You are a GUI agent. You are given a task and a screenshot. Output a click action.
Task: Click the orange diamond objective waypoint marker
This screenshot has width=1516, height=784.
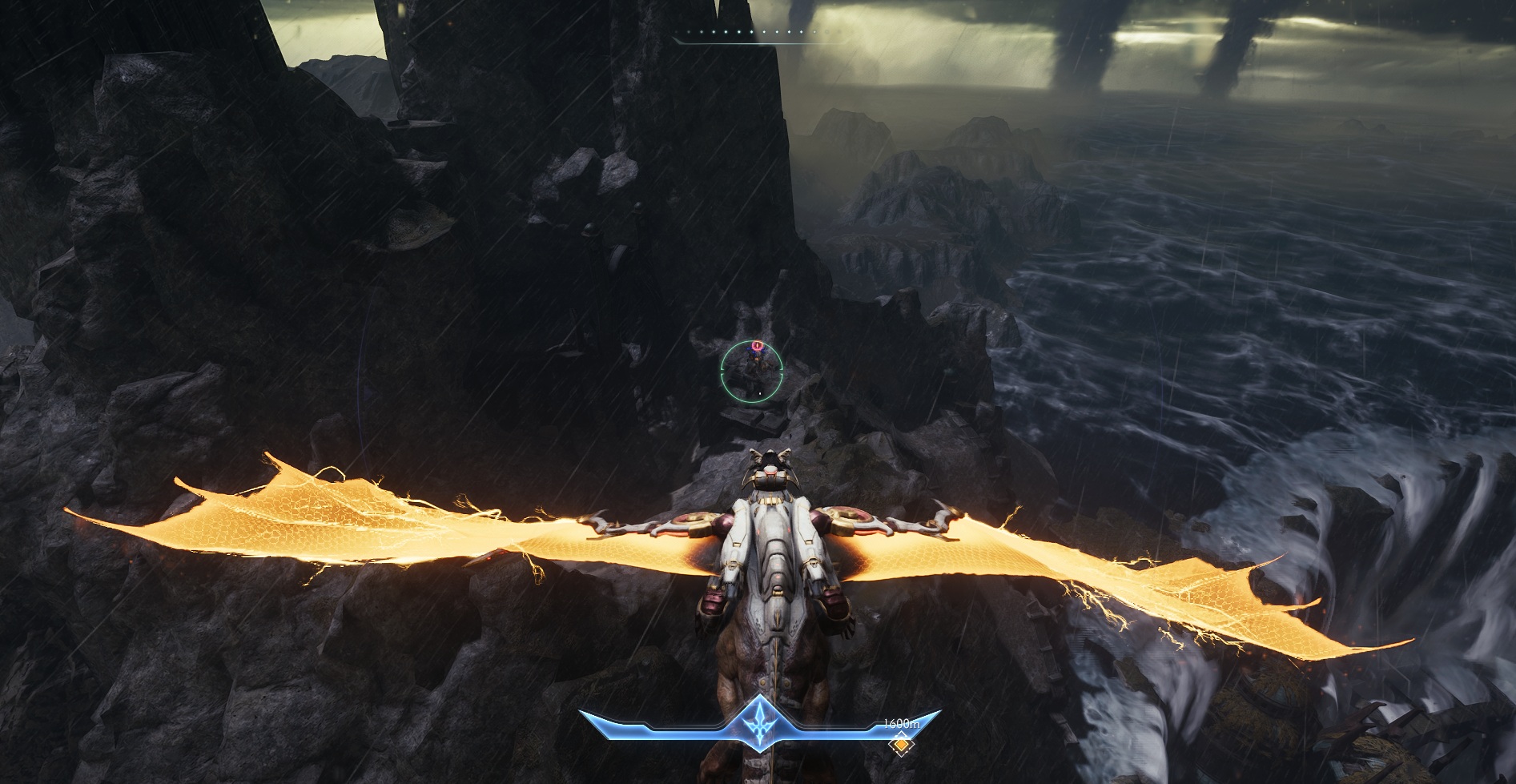click(901, 747)
